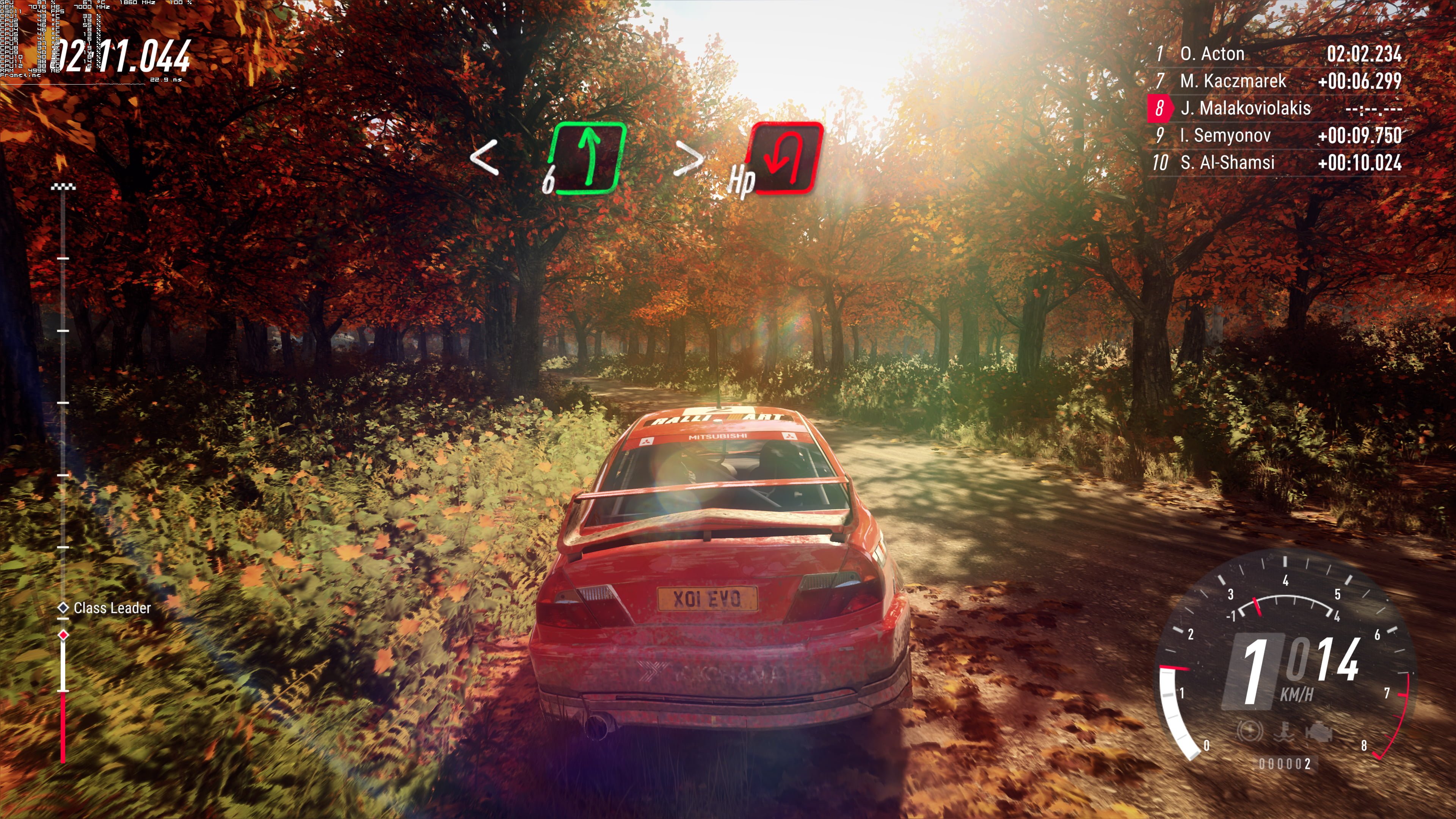The width and height of the screenshot is (1456, 819).
Task: Click the checkered flag finish marker
Action: (x=63, y=187)
